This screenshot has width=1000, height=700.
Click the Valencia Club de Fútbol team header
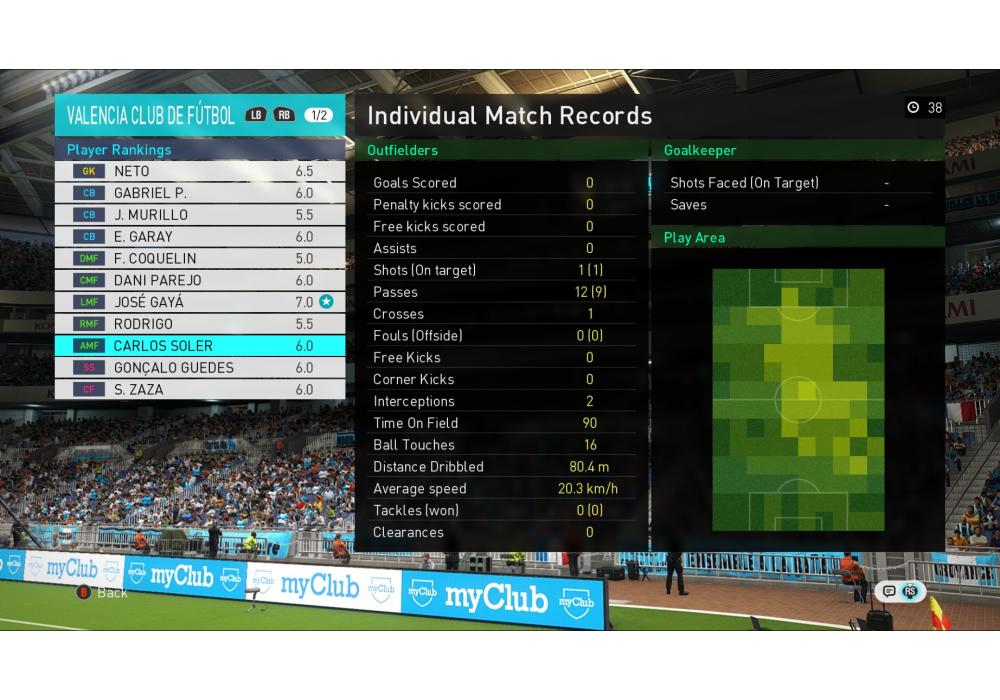click(150, 115)
